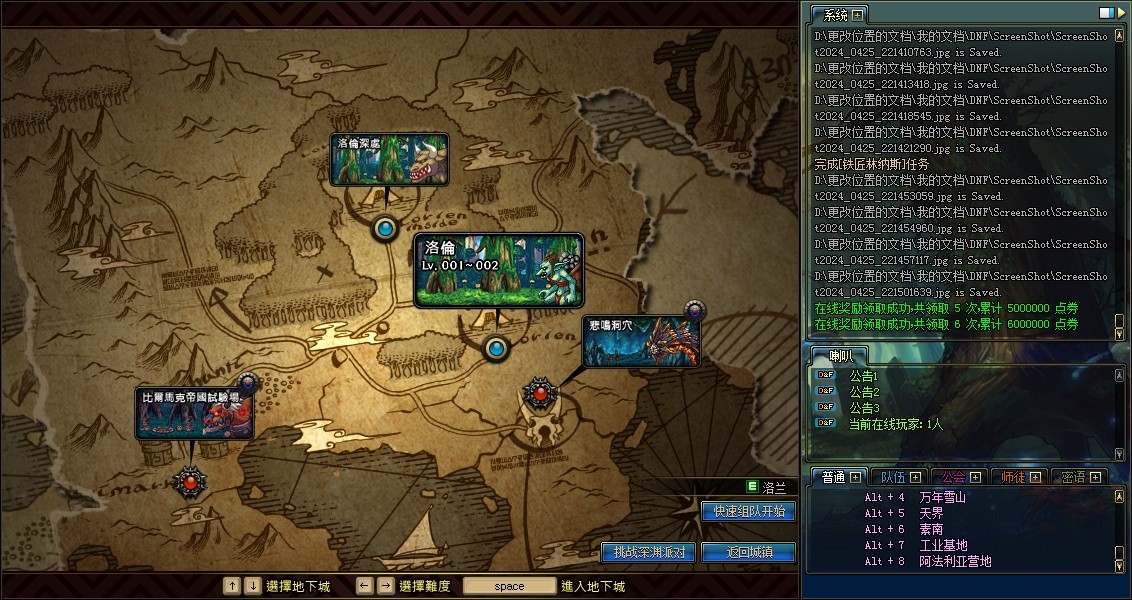
Task: Return to town with 返回城镇
Action: (748, 552)
